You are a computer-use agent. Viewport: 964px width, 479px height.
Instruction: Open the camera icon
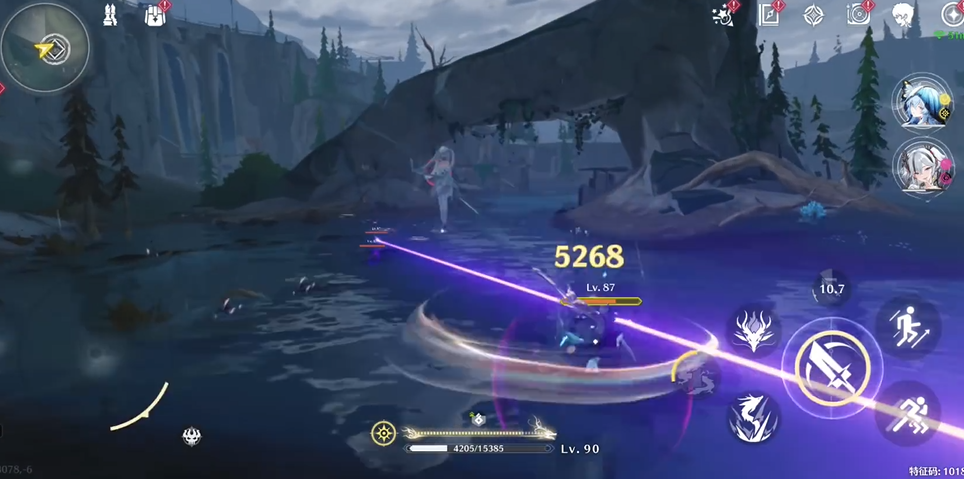point(858,14)
